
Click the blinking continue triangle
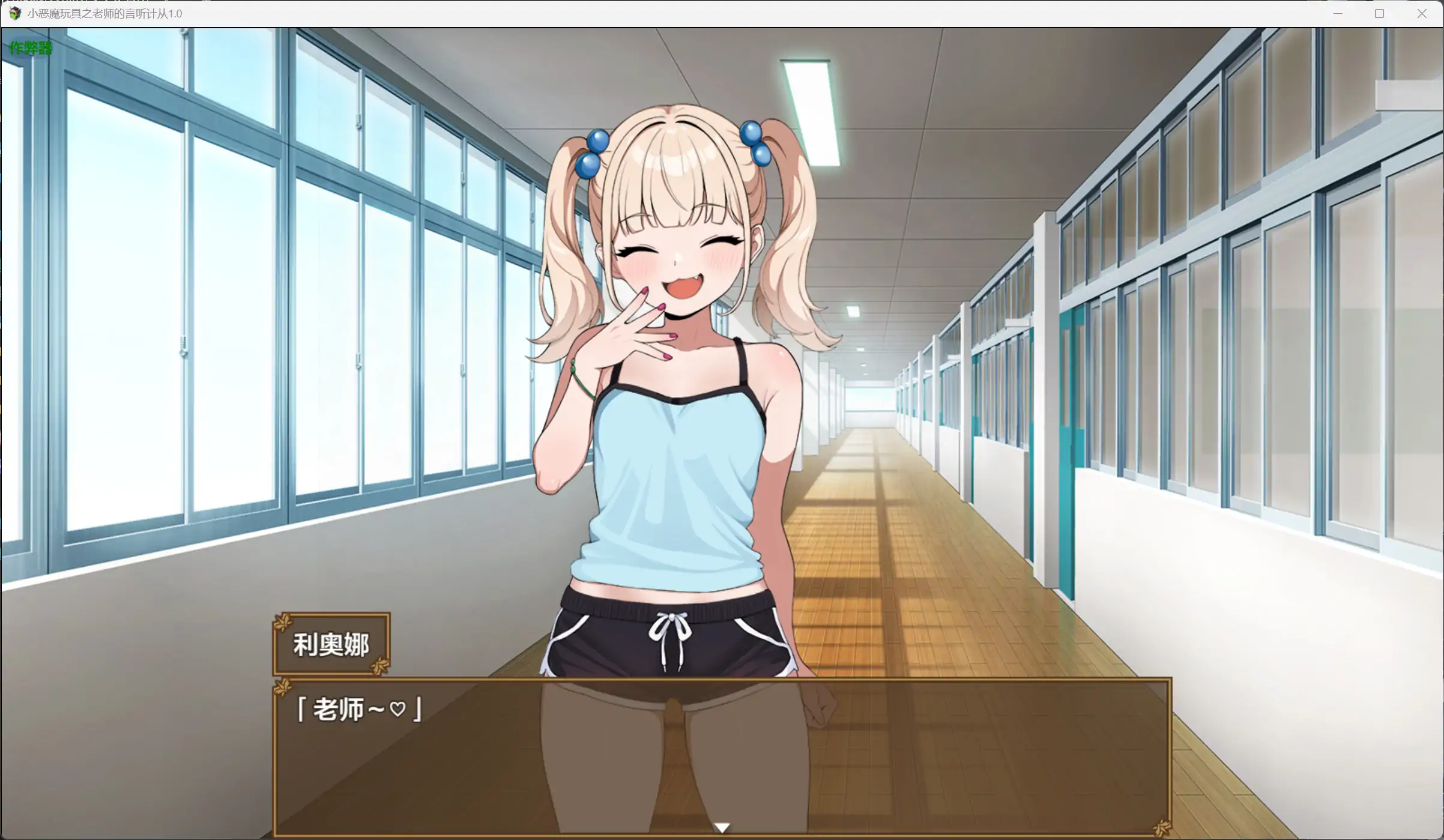click(x=723, y=827)
